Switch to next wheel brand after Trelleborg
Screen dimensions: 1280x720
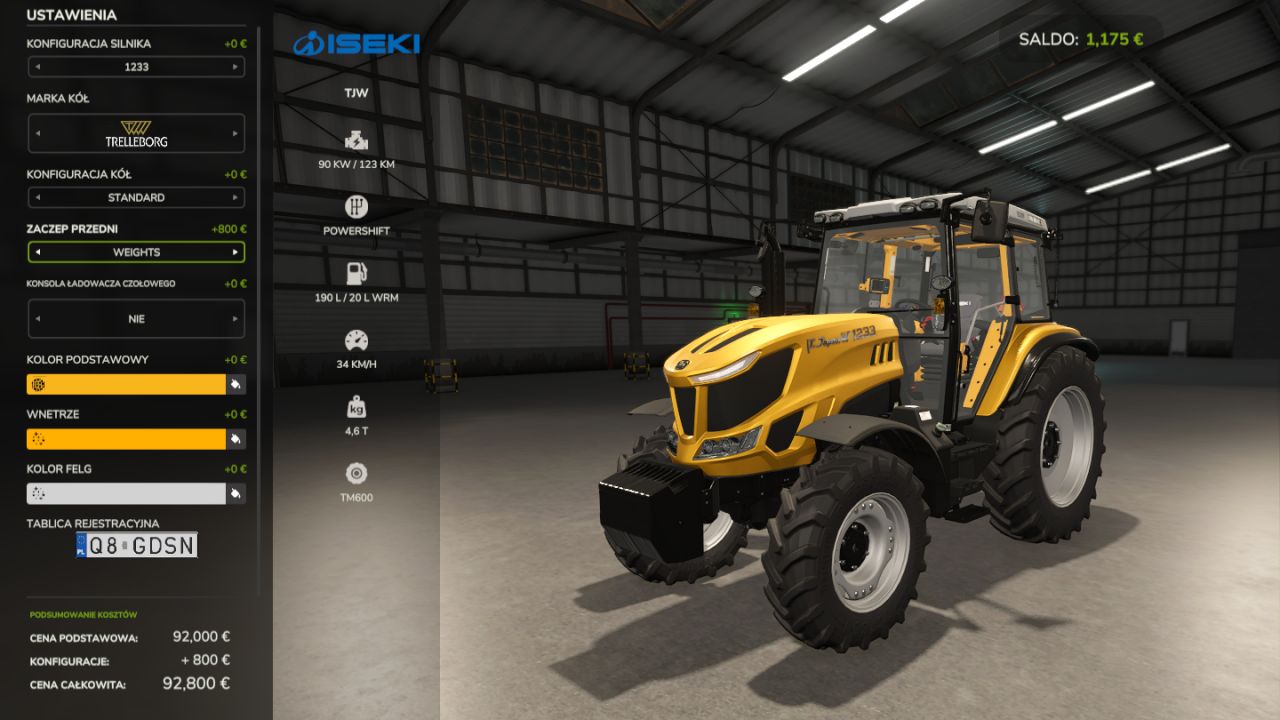click(x=236, y=133)
